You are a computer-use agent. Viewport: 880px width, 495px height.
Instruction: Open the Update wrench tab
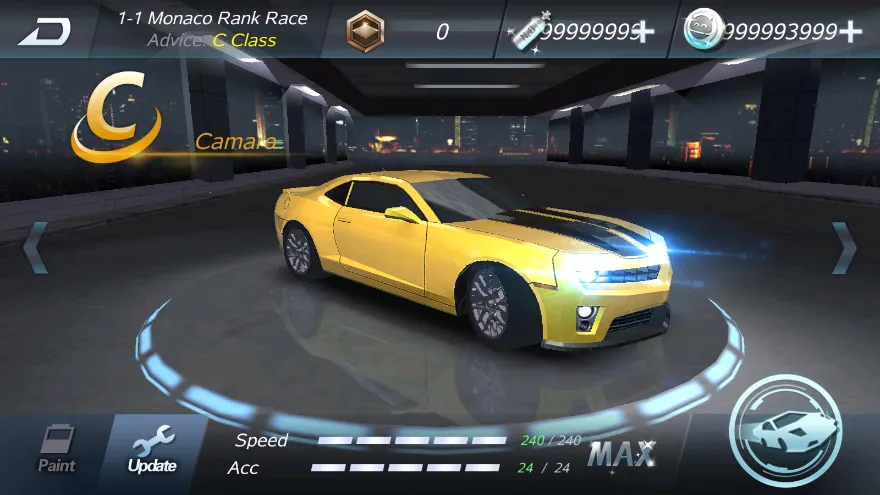(x=152, y=449)
